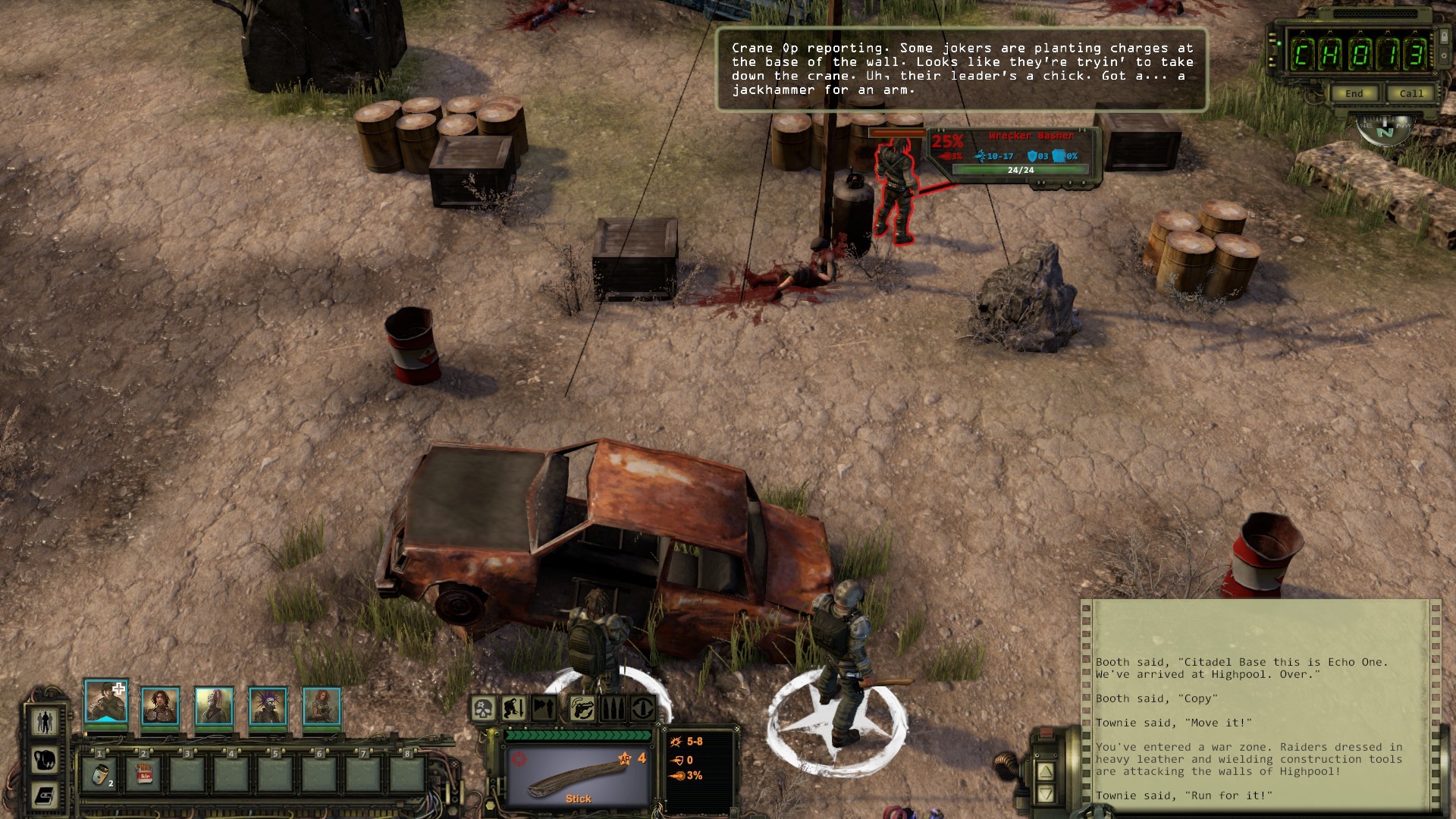Open the logbook icon

[x=45, y=795]
